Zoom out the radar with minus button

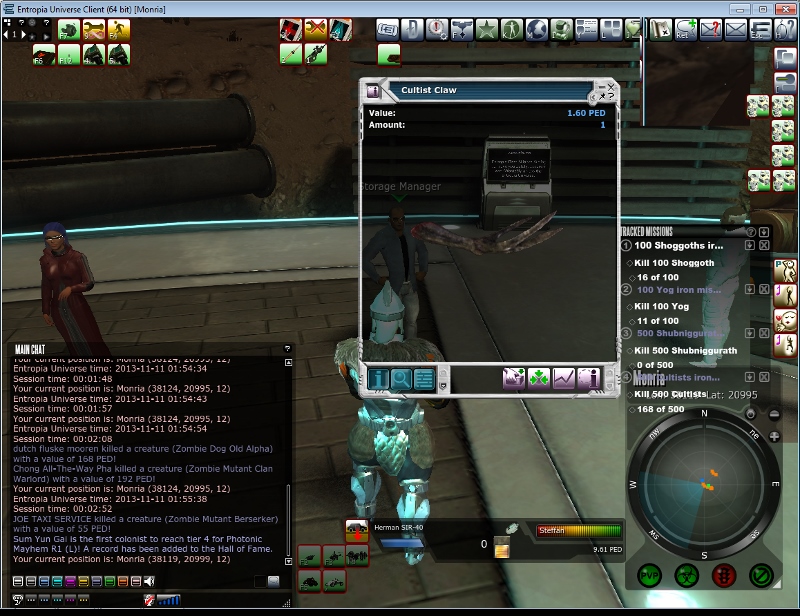tap(775, 413)
